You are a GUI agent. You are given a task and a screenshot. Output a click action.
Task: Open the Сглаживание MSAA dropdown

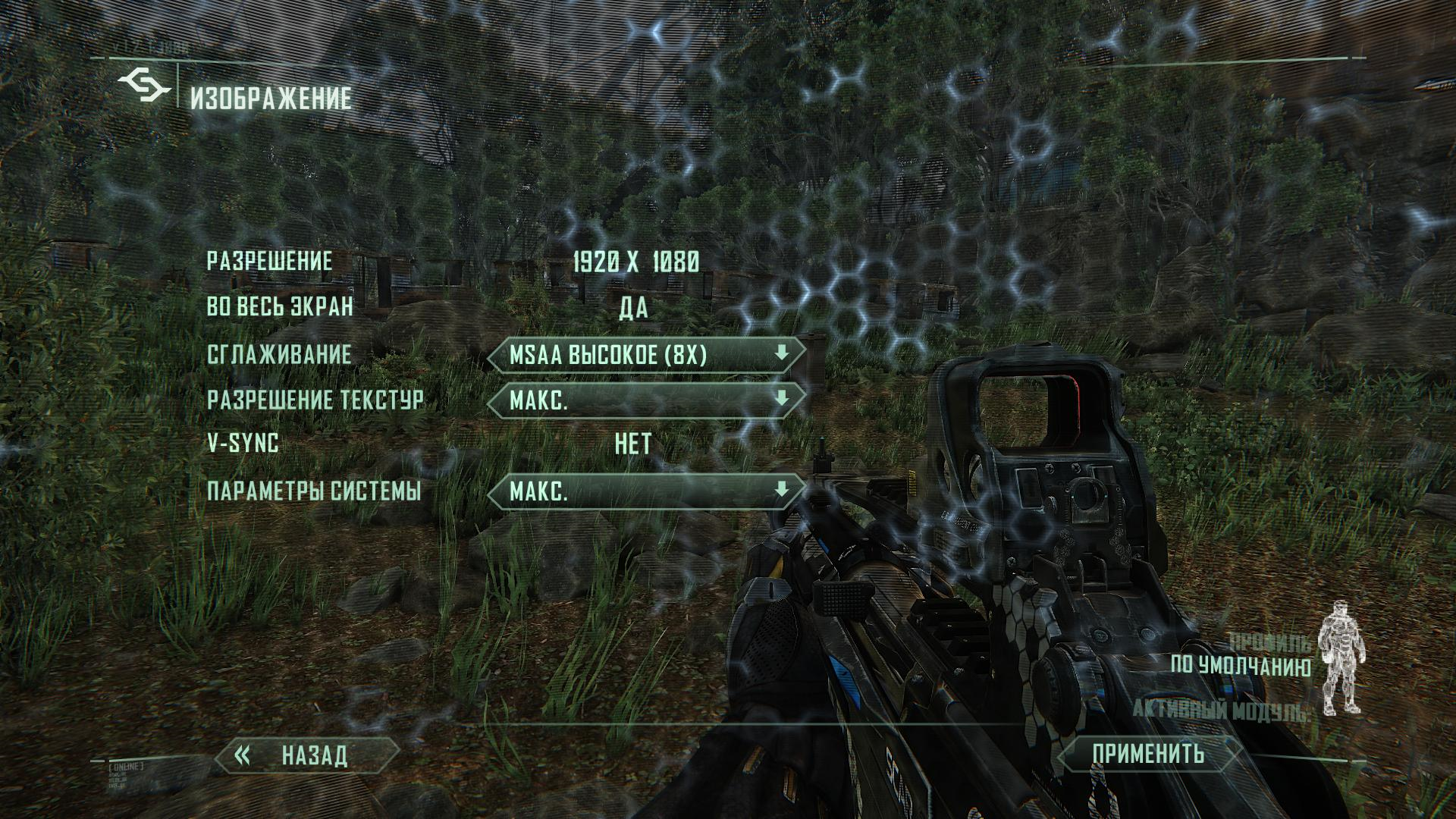click(x=646, y=355)
